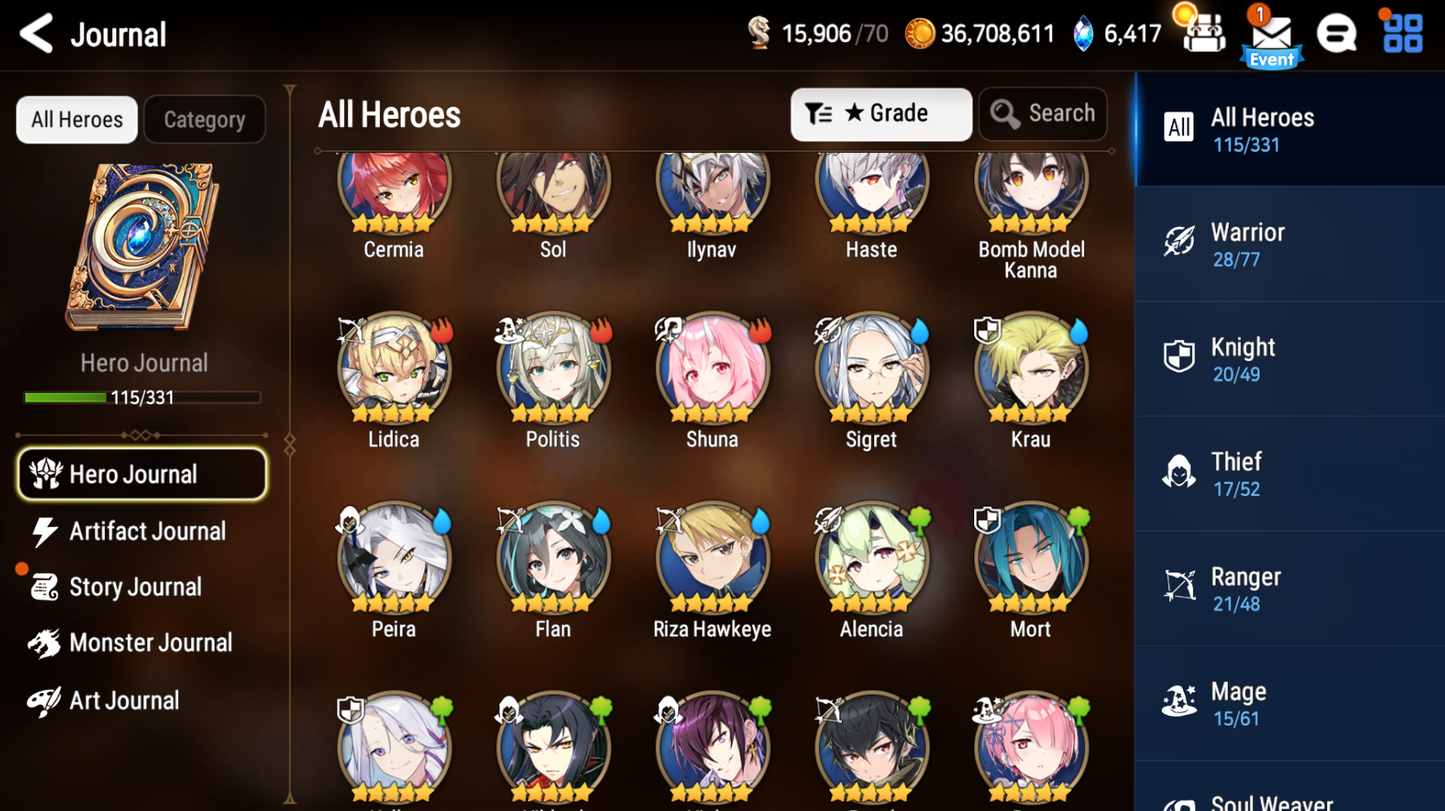This screenshot has height=811, width=1445.
Task: Open the Search function
Action: [x=1042, y=113]
